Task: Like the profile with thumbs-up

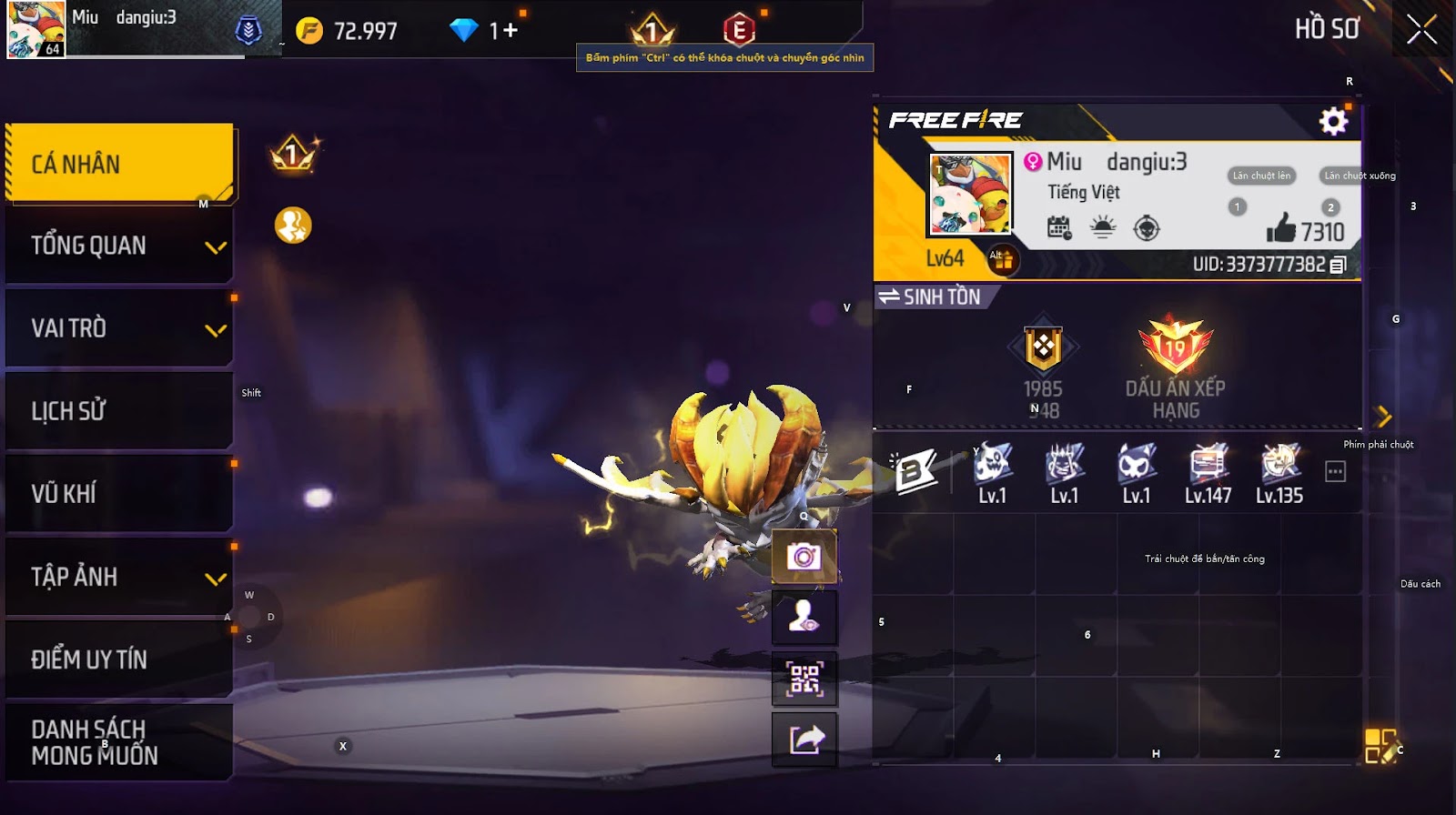Action: 1281,228
